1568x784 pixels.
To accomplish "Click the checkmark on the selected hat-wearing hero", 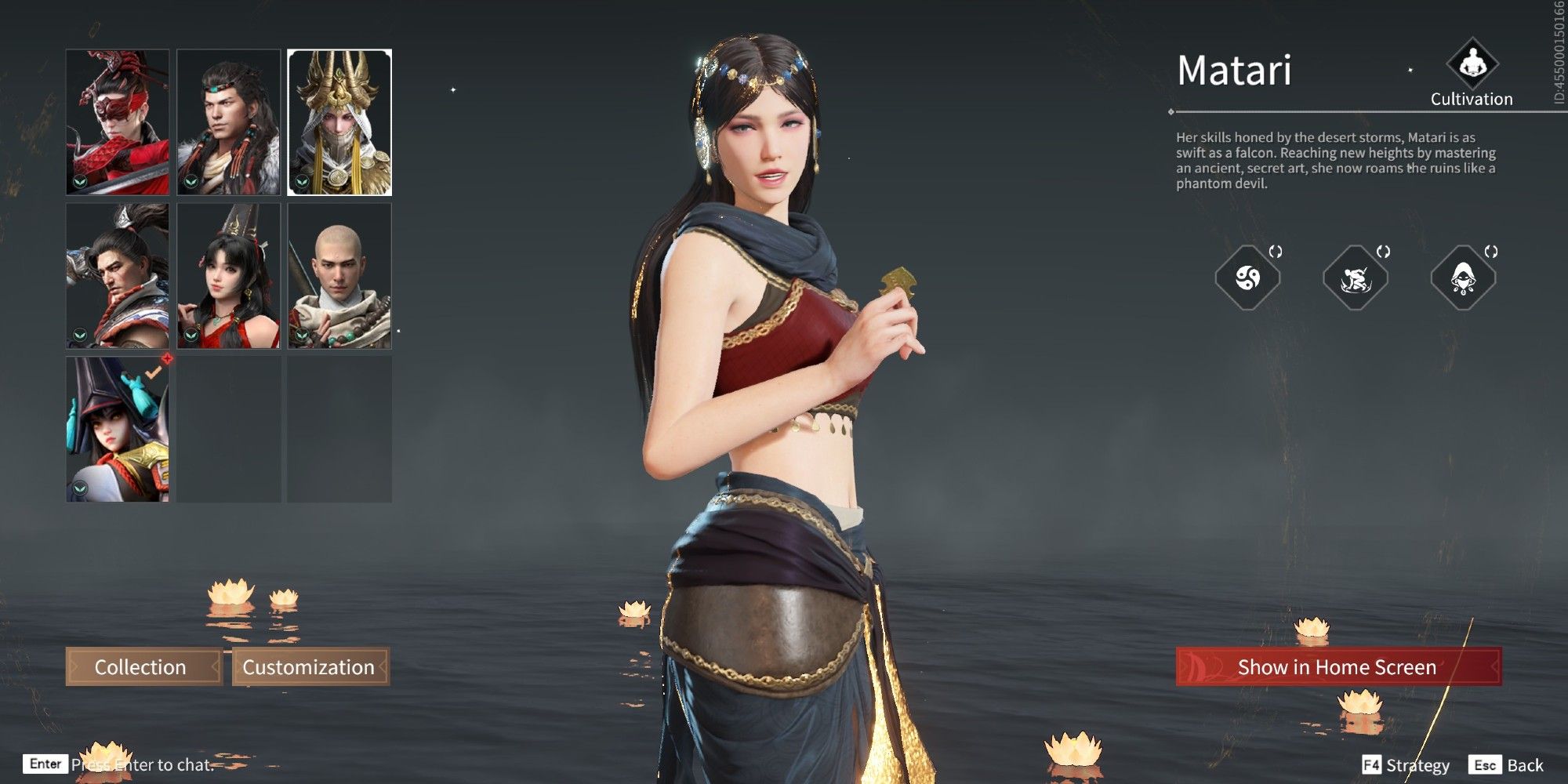I will point(154,372).
